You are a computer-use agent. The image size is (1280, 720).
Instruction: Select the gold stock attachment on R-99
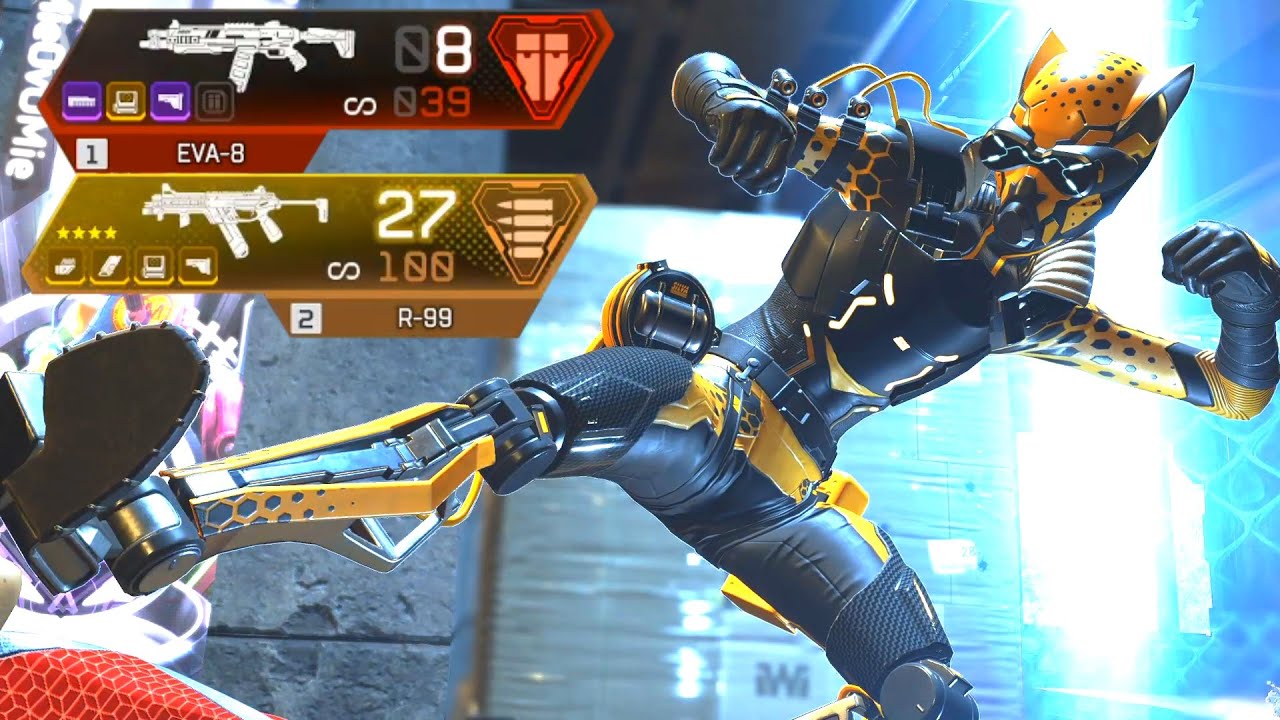(x=197, y=267)
